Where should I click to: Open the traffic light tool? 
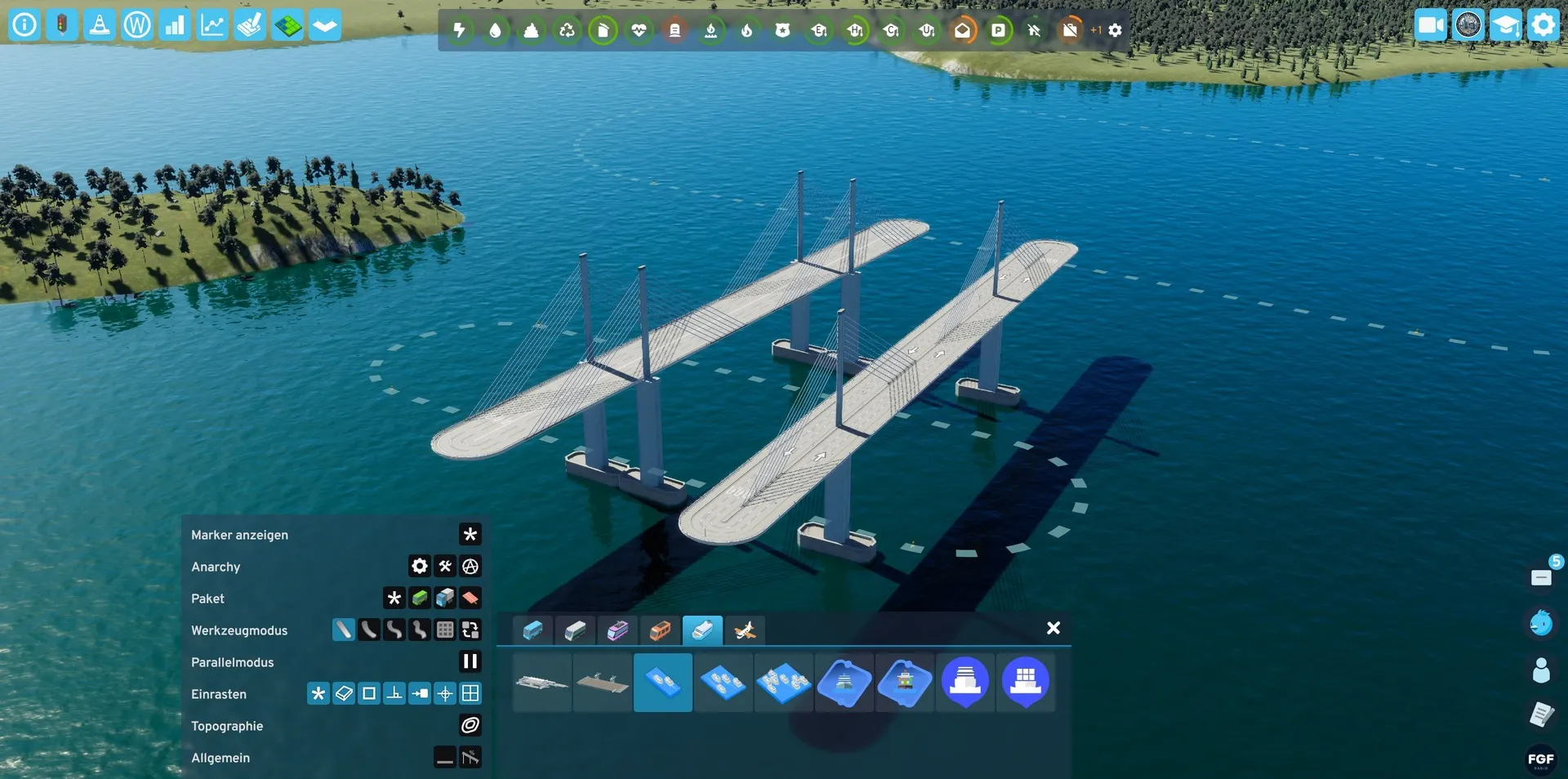click(61, 24)
